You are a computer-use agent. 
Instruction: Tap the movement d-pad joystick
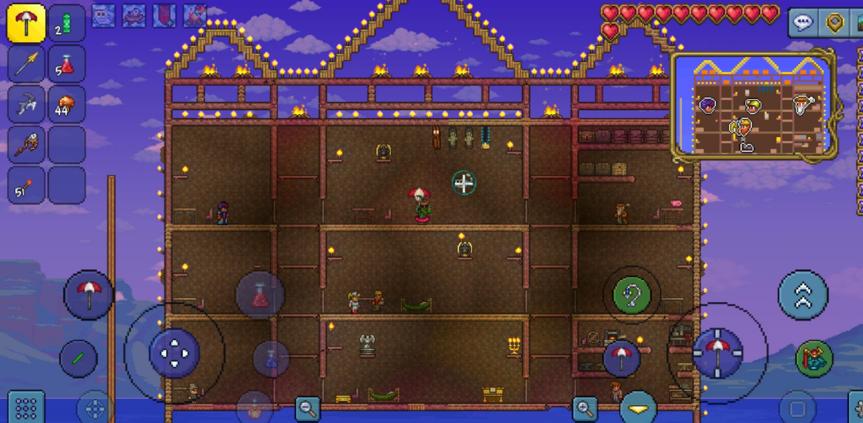(174, 351)
